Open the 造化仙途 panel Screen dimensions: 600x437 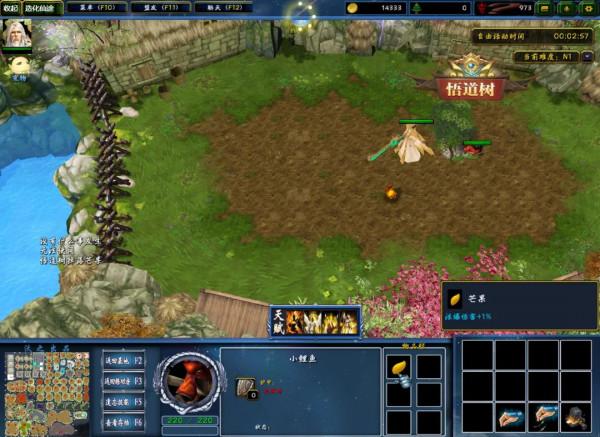pos(39,7)
